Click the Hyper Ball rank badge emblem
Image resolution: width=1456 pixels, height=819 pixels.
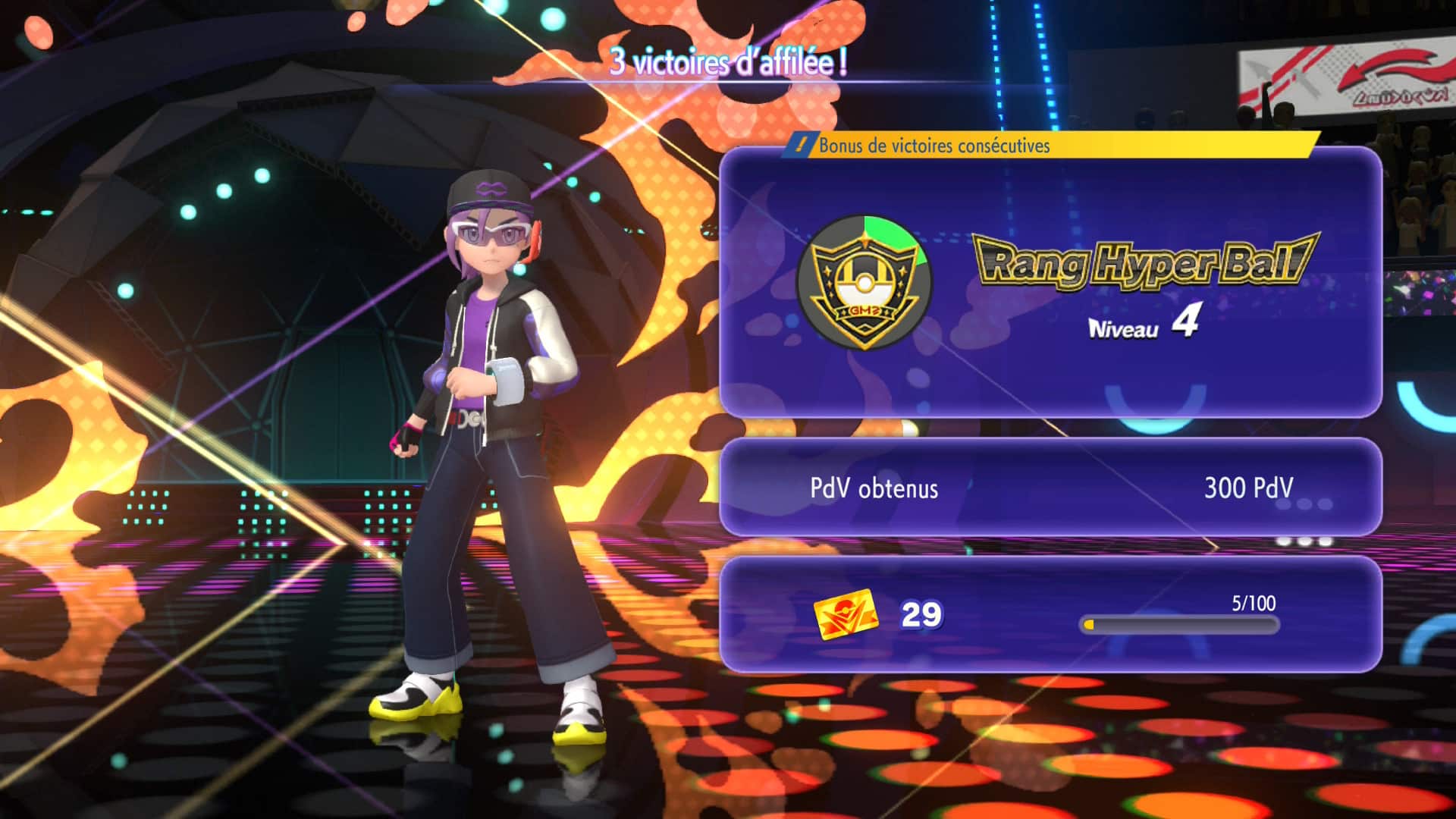tap(864, 282)
